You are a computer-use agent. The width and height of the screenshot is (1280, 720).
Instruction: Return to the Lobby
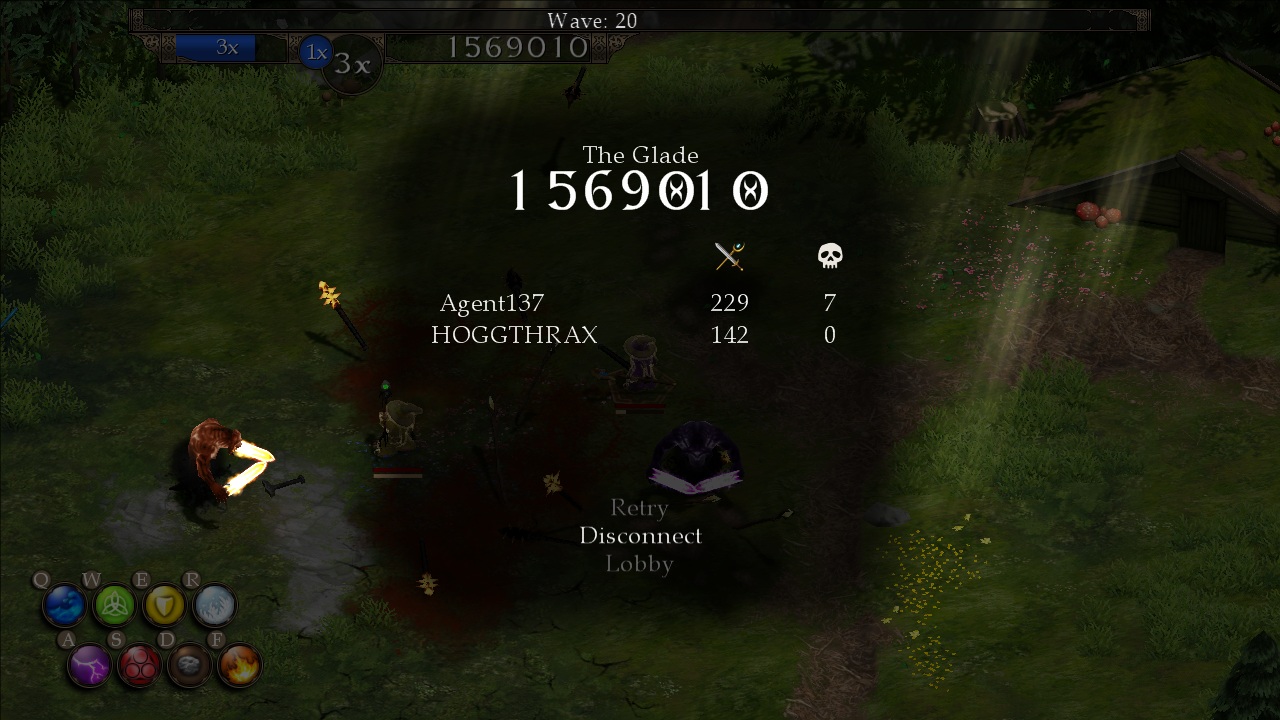tap(639, 564)
